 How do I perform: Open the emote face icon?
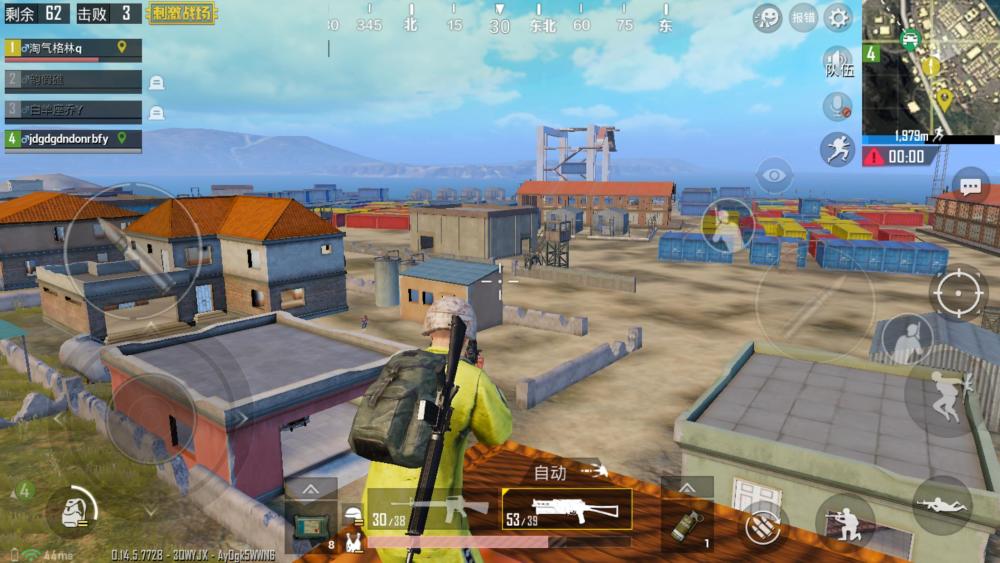coord(767,17)
